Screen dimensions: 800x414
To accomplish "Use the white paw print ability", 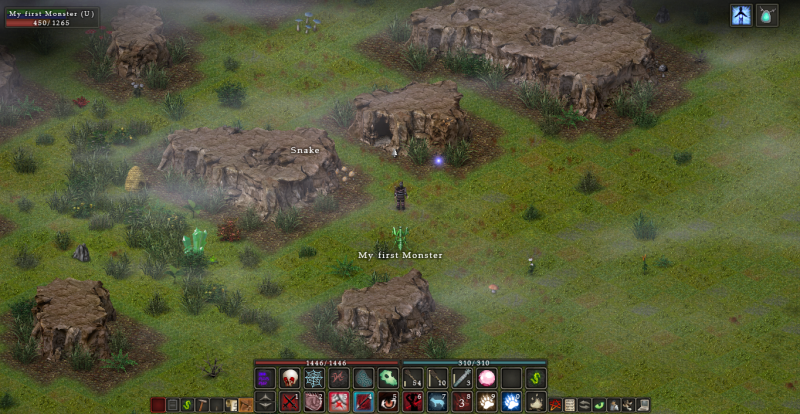I will point(487,402).
